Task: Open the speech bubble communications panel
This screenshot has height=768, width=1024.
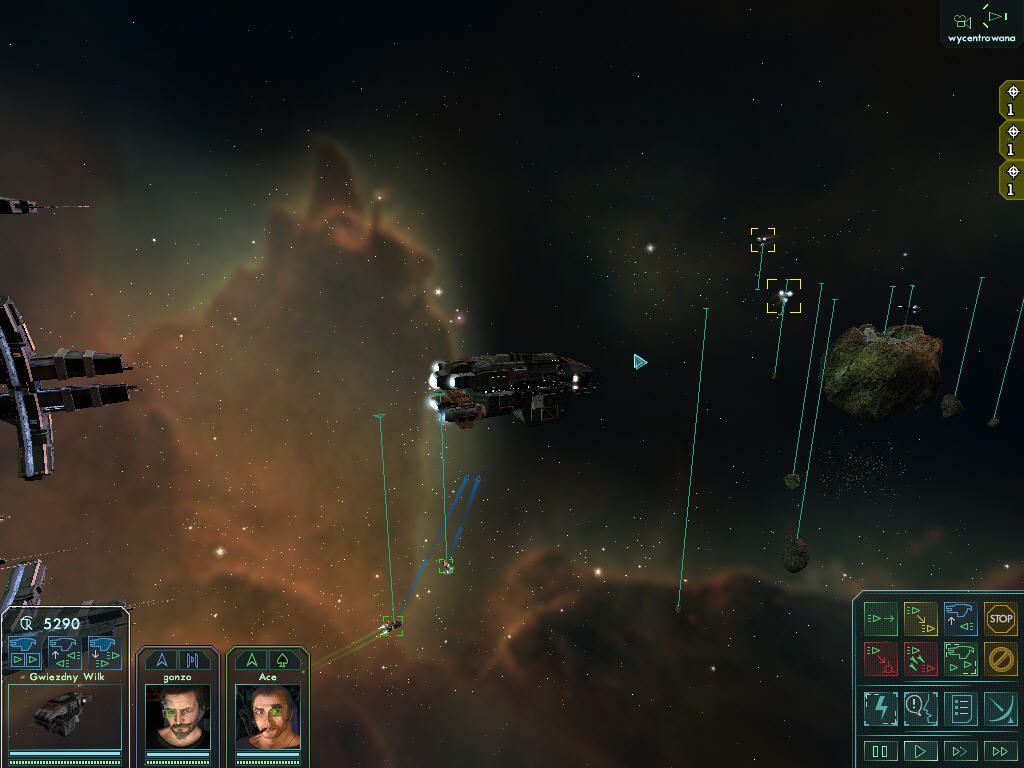Action: pyautogui.click(x=920, y=708)
